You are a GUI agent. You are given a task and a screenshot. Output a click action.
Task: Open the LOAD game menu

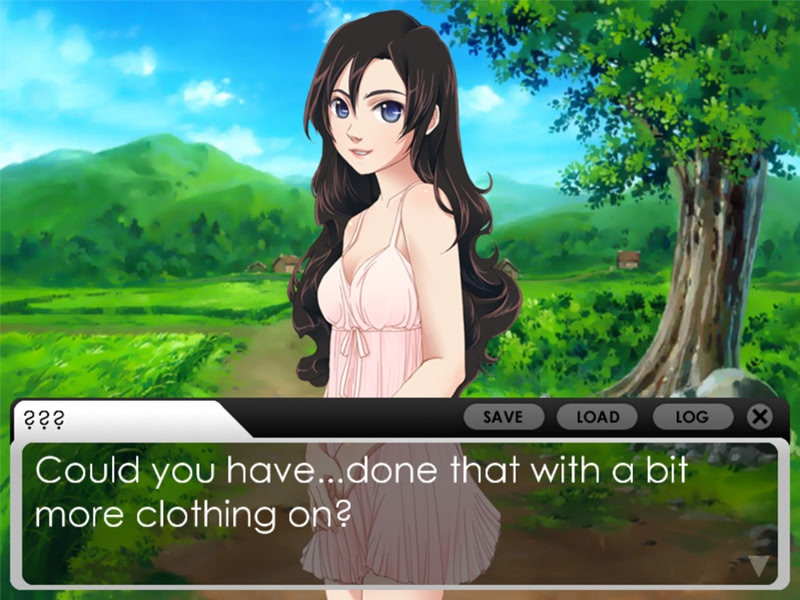pos(598,417)
